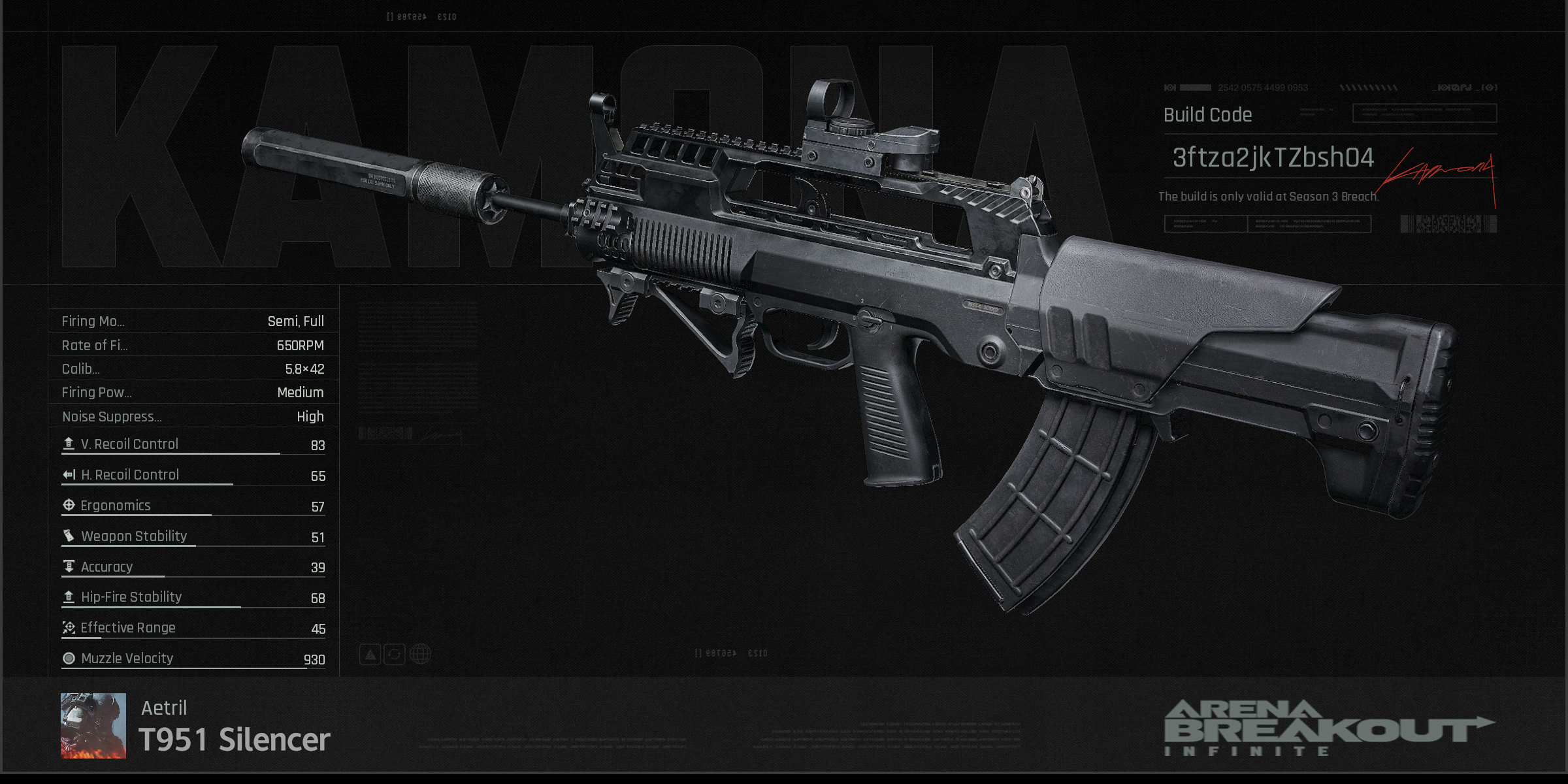Click the H. Recoil Control arrow icon
Viewport: 1568px width, 784px height.
67,474
